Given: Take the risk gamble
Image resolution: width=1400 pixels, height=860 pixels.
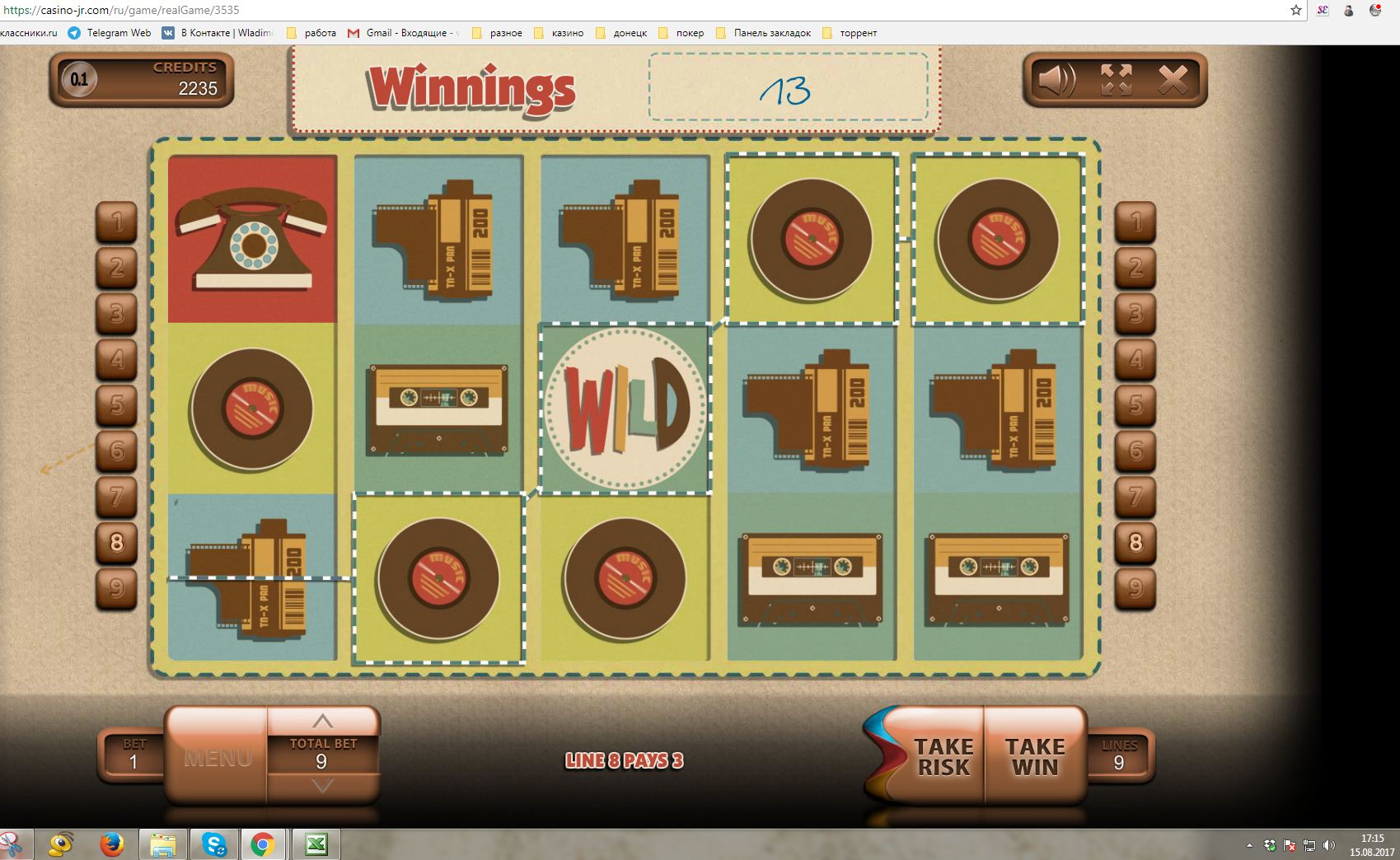Looking at the screenshot, I should pyautogui.click(x=943, y=757).
